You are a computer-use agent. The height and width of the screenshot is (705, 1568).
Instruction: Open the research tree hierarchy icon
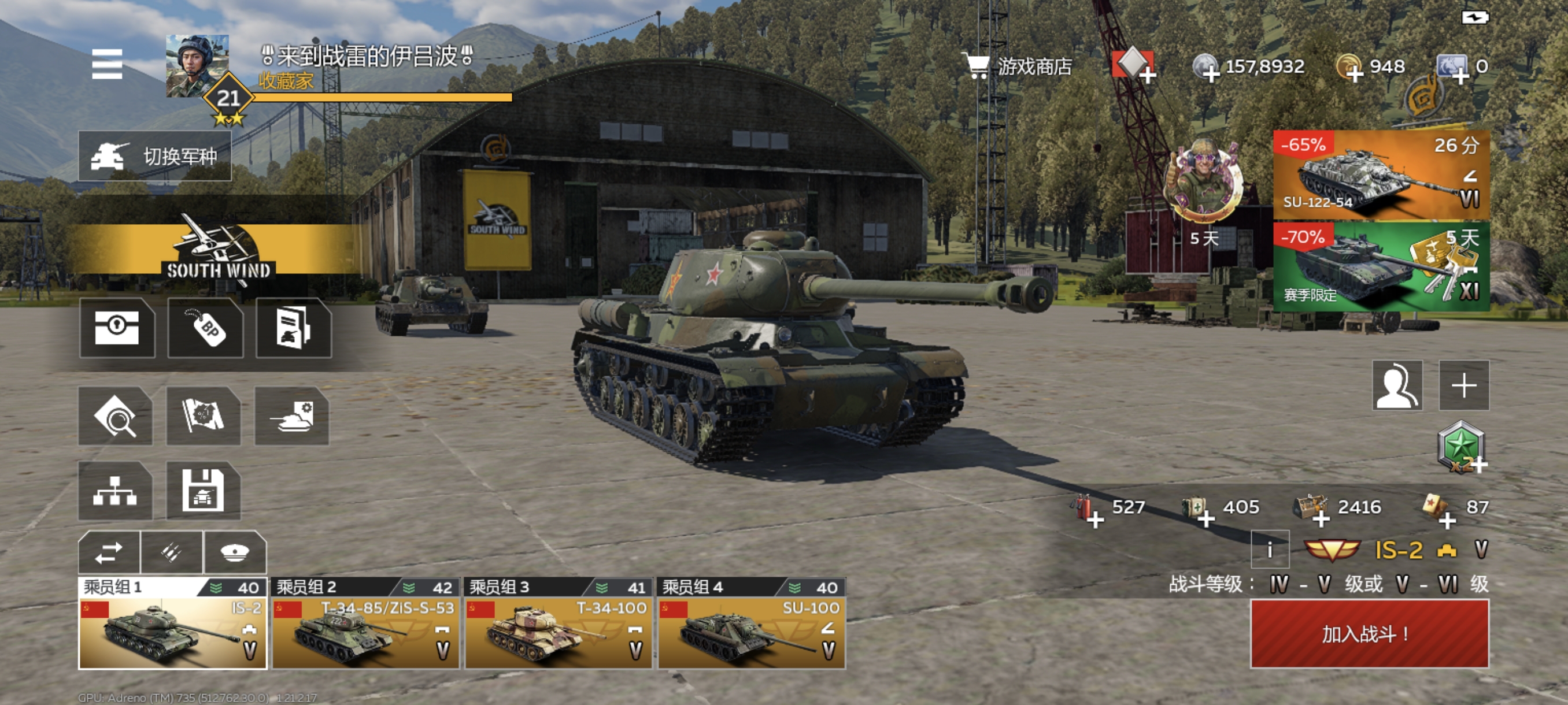coord(115,491)
